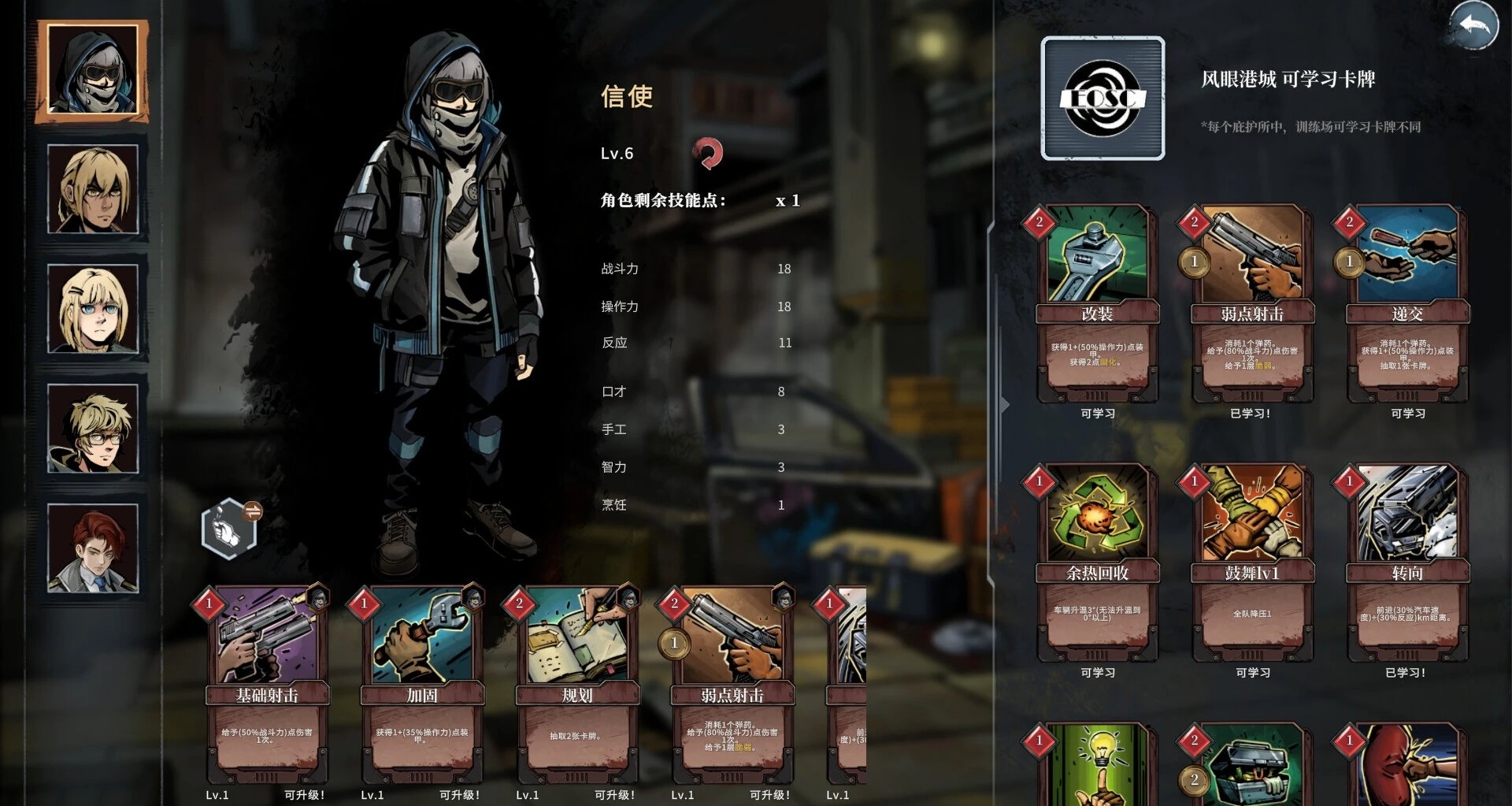
Task: Click the LOSC shelter emblem
Action: (x=1102, y=98)
